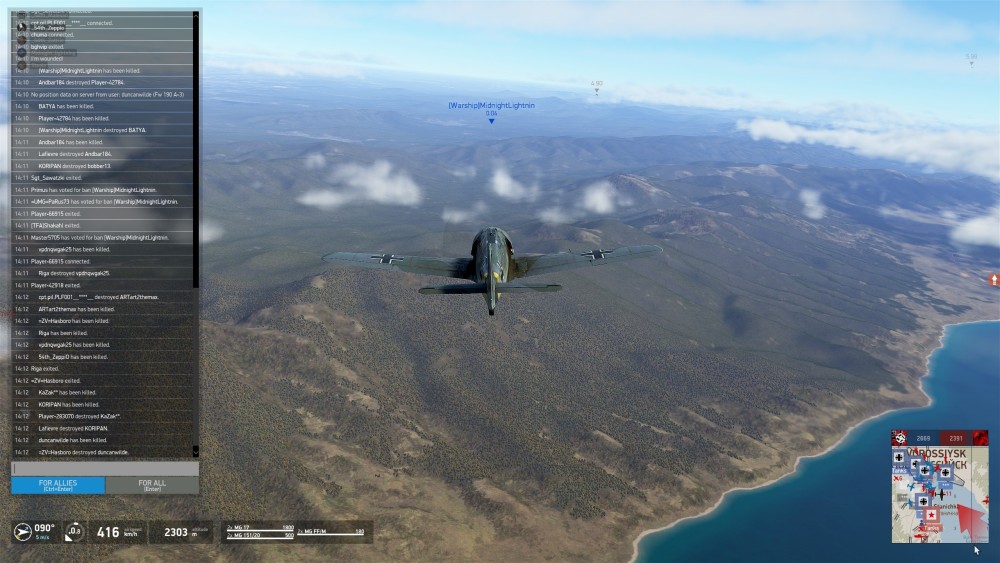Click the red arrow icon at screen edge
This screenshot has width=1000, height=563.
coord(994,280)
